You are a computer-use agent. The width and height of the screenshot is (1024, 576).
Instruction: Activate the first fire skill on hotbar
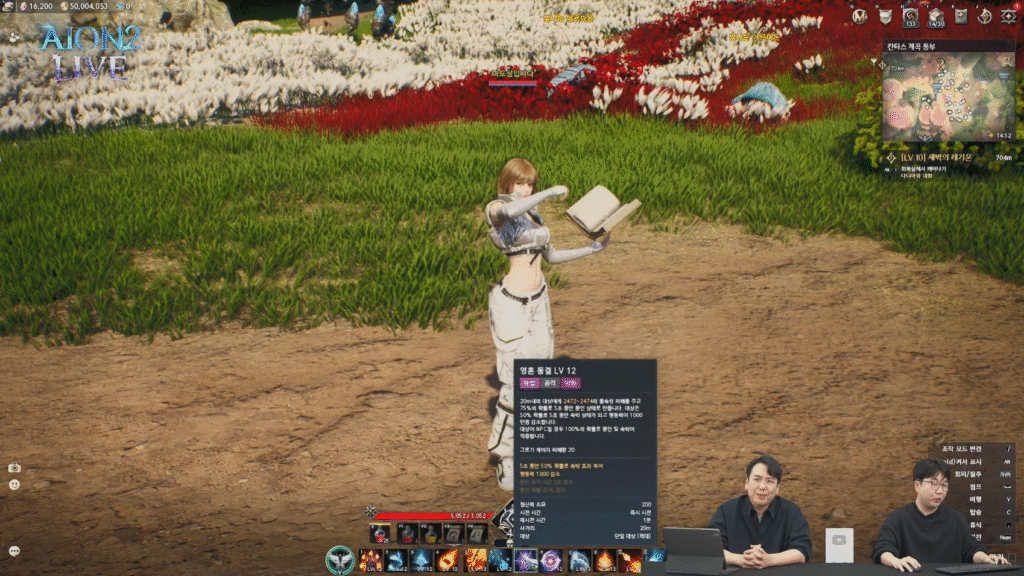tap(370, 560)
